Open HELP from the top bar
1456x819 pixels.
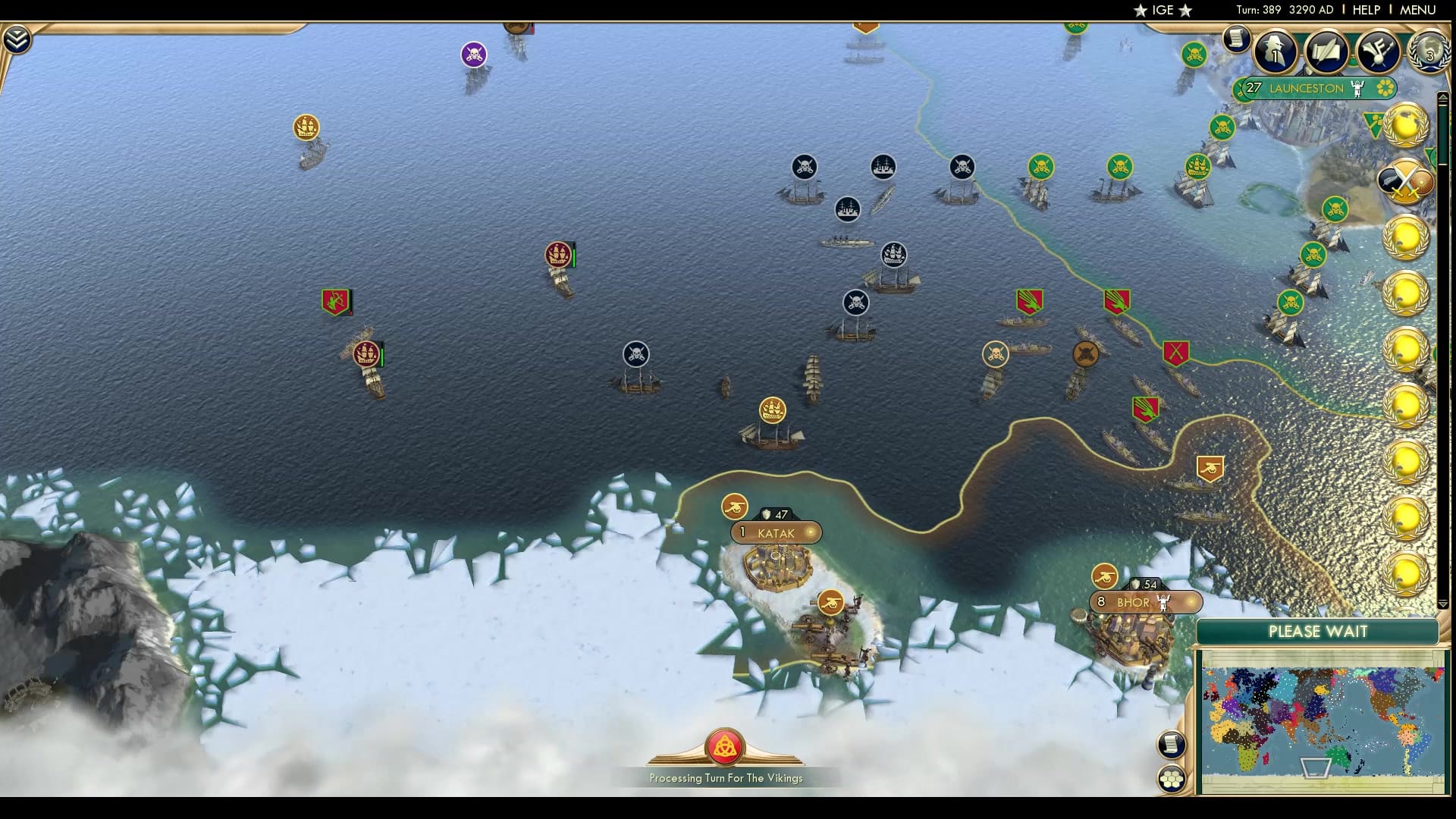1365,10
